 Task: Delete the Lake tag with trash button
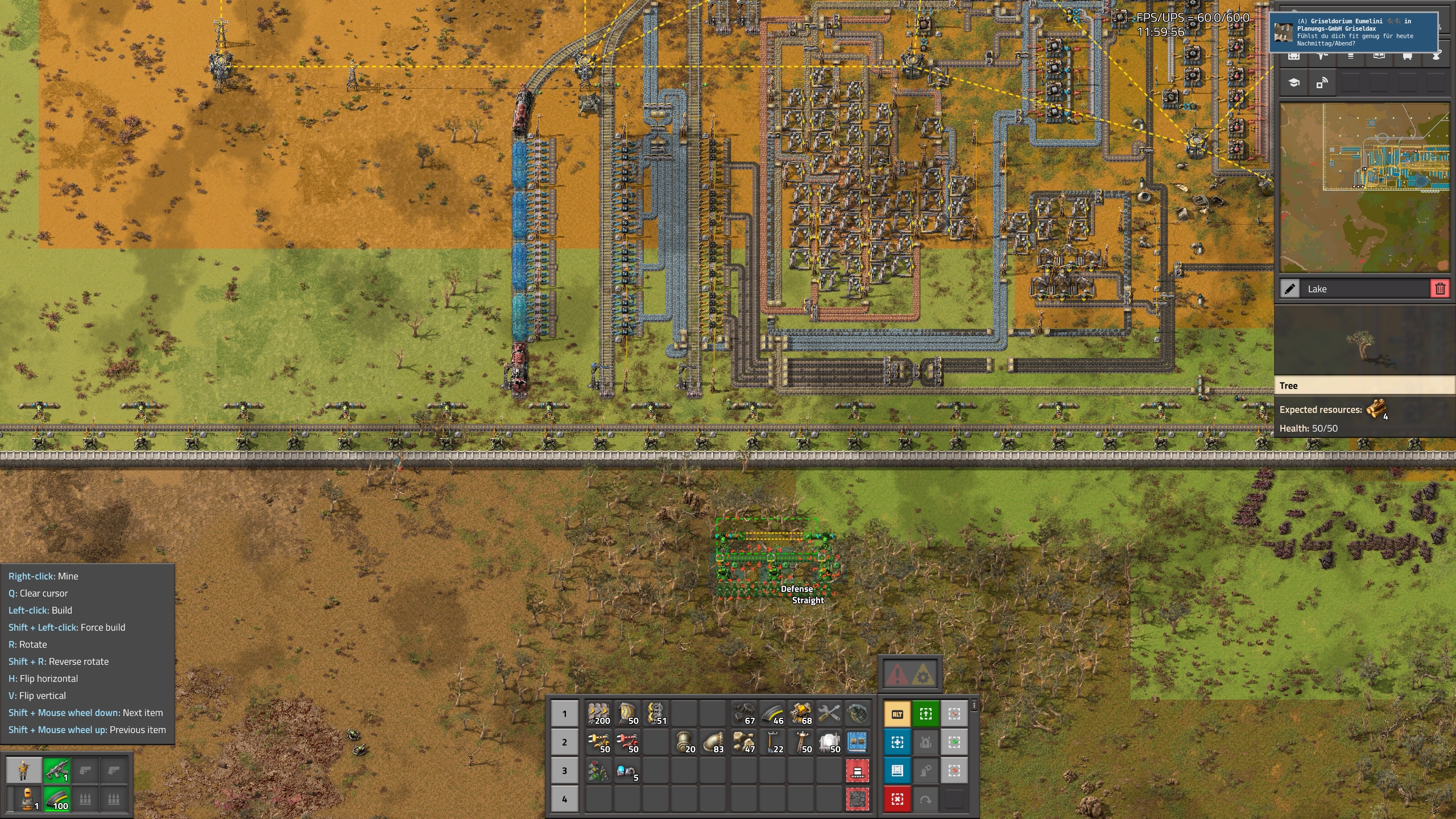click(1440, 289)
